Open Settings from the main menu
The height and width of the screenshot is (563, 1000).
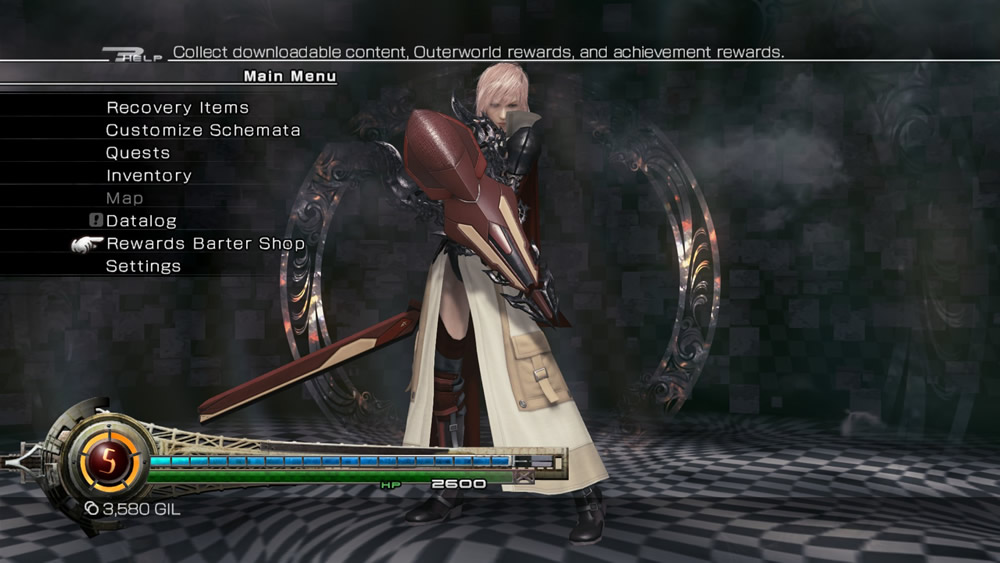(x=143, y=267)
